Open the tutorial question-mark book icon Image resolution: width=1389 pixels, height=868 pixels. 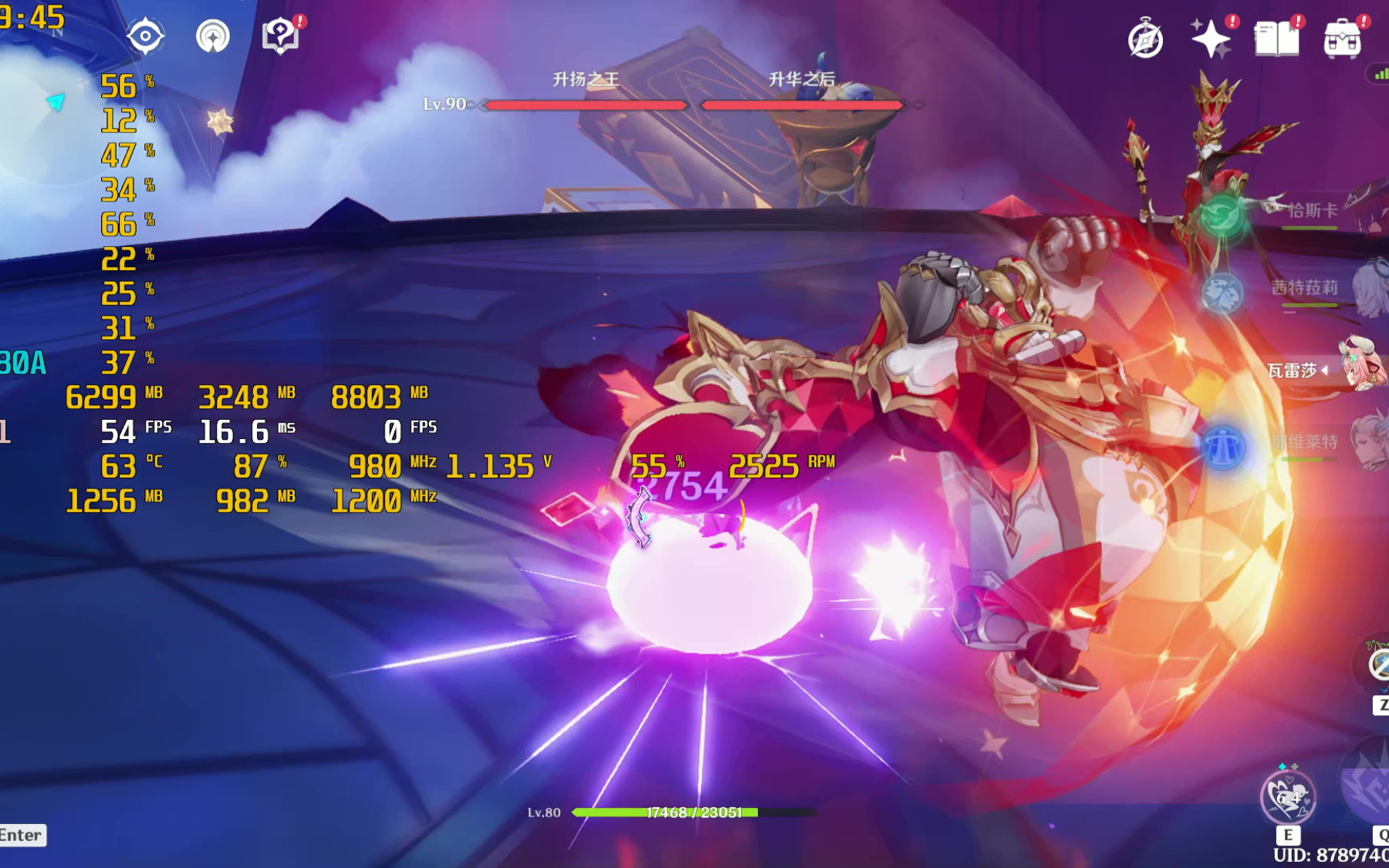281,35
